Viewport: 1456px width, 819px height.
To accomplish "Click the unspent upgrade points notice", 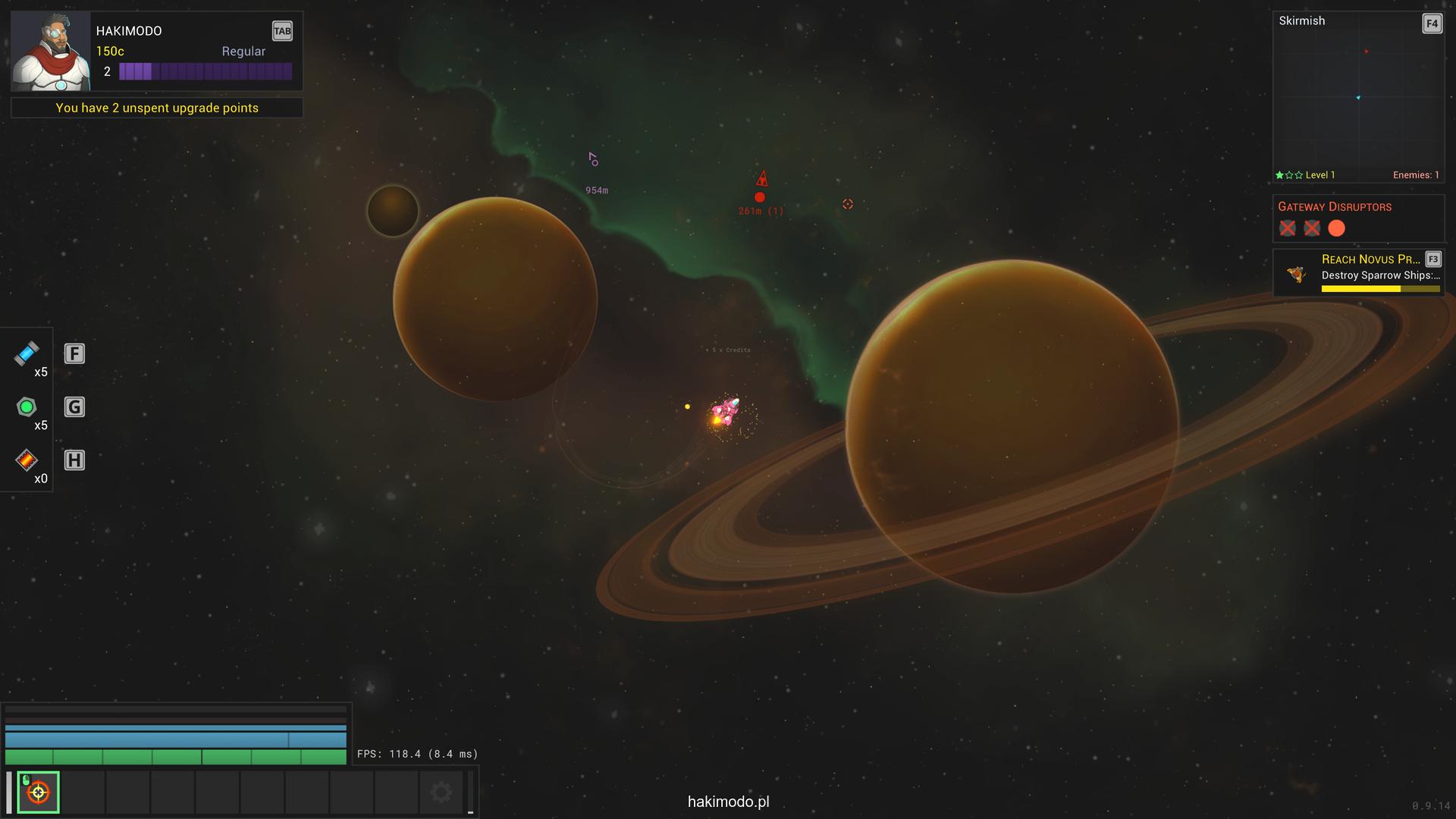I will [157, 108].
